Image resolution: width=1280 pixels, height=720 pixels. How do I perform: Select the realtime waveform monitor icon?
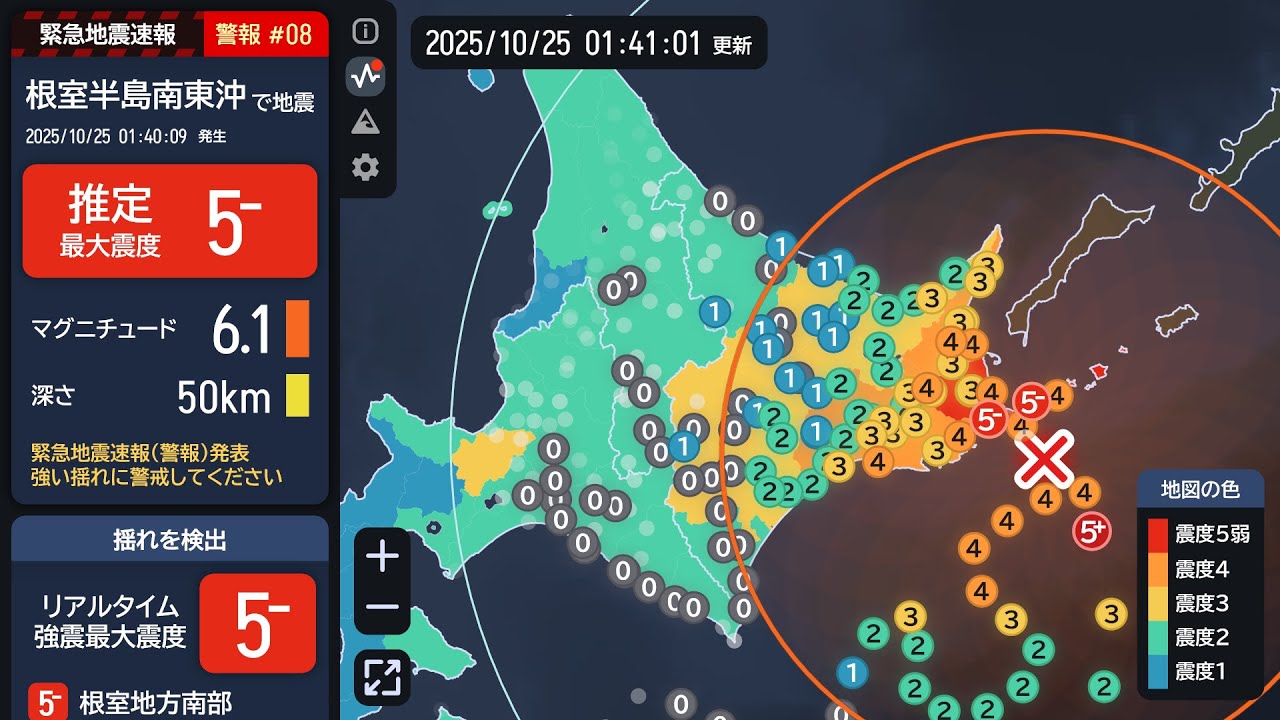click(367, 75)
